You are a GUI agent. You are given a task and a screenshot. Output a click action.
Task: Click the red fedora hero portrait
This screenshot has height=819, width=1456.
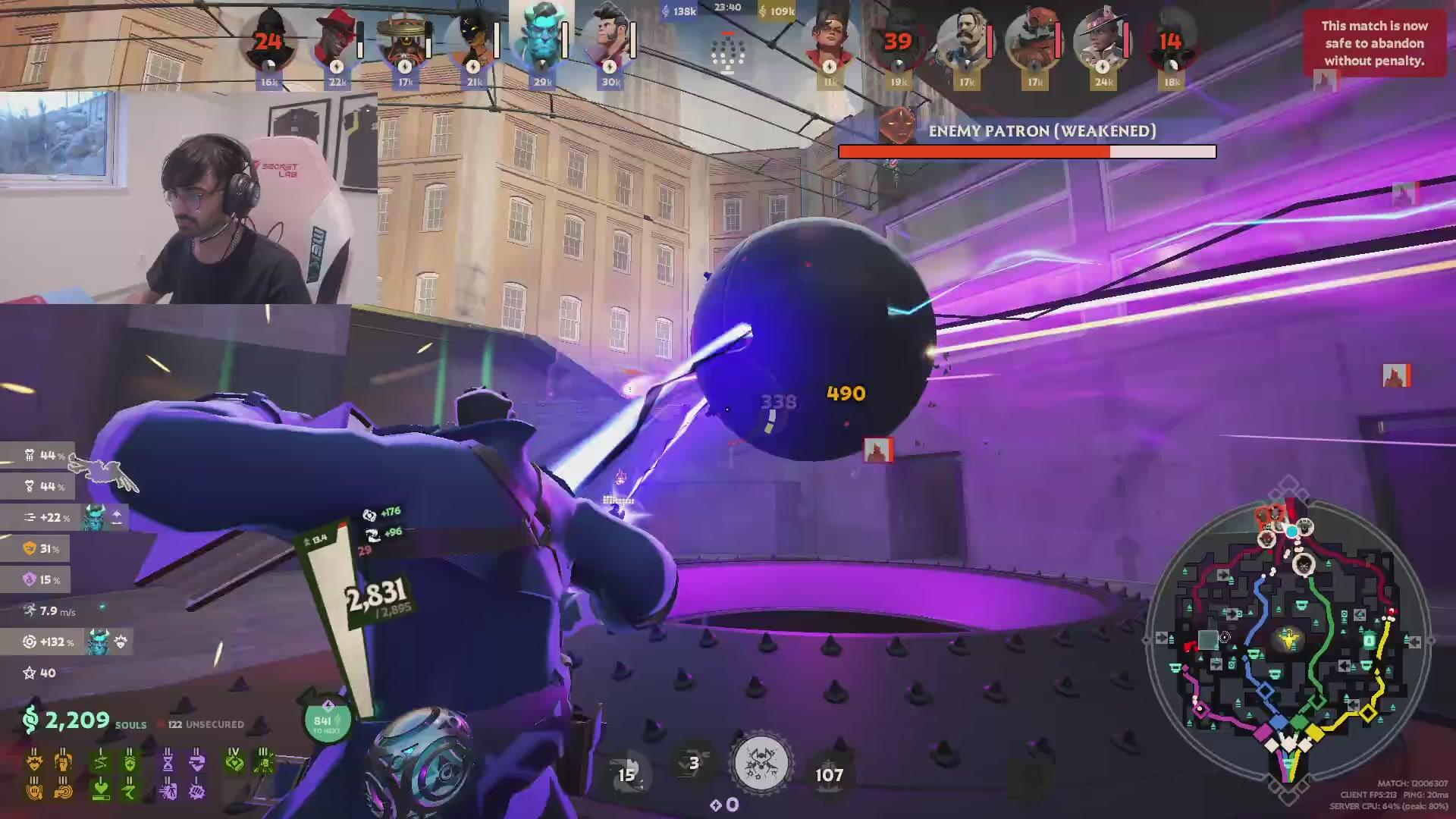(336, 42)
